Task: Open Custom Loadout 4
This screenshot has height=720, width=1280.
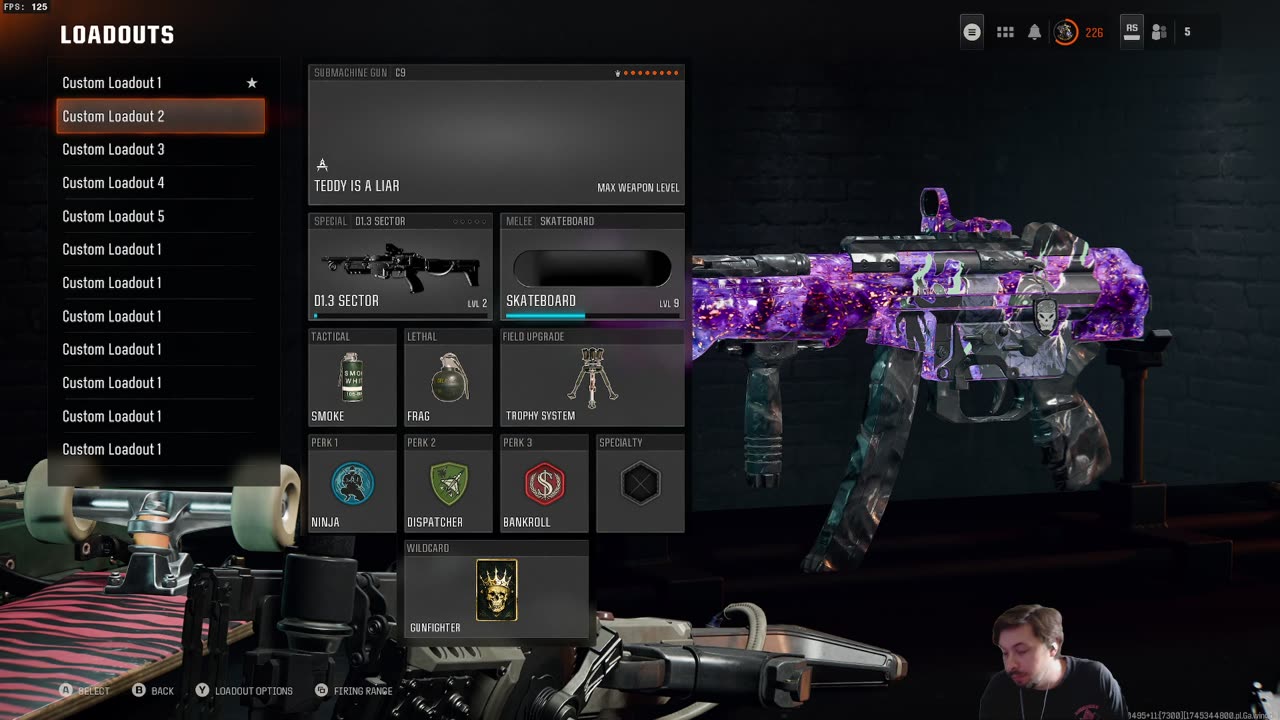Action: click(160, 183)
